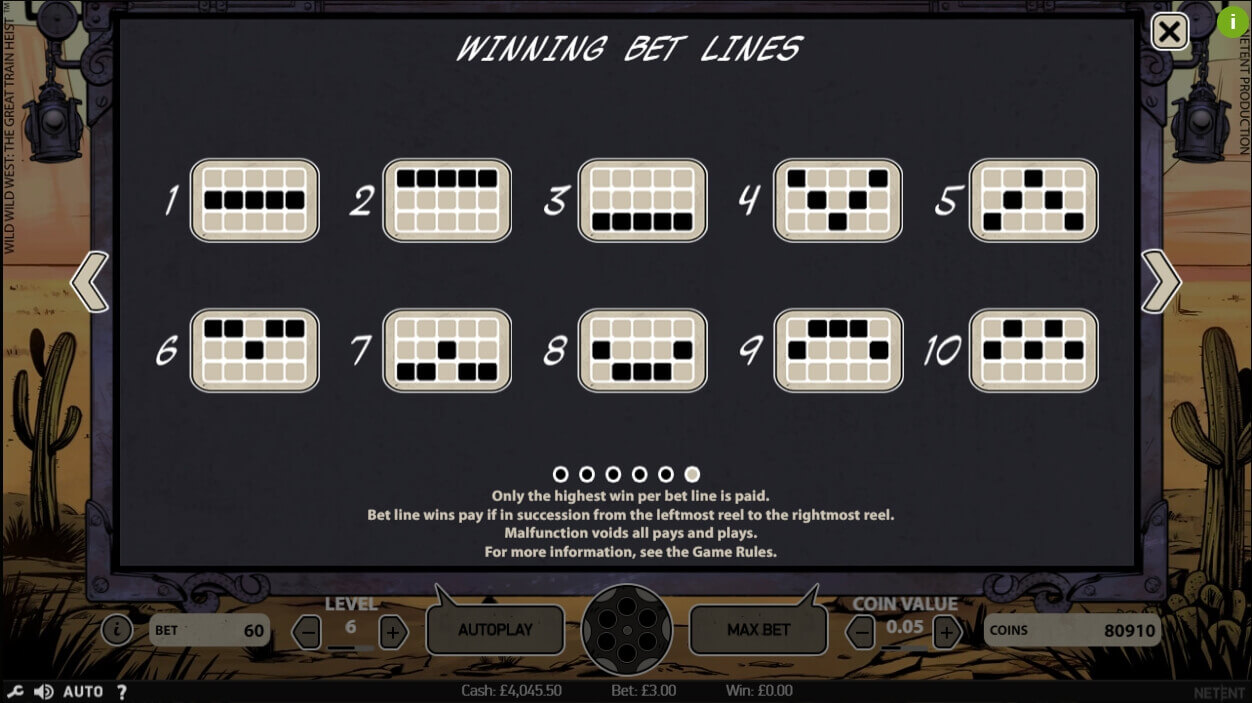Lower the coin value
Screen dimensions: 1252x703
pyautogui.click(x=860, y=632)
